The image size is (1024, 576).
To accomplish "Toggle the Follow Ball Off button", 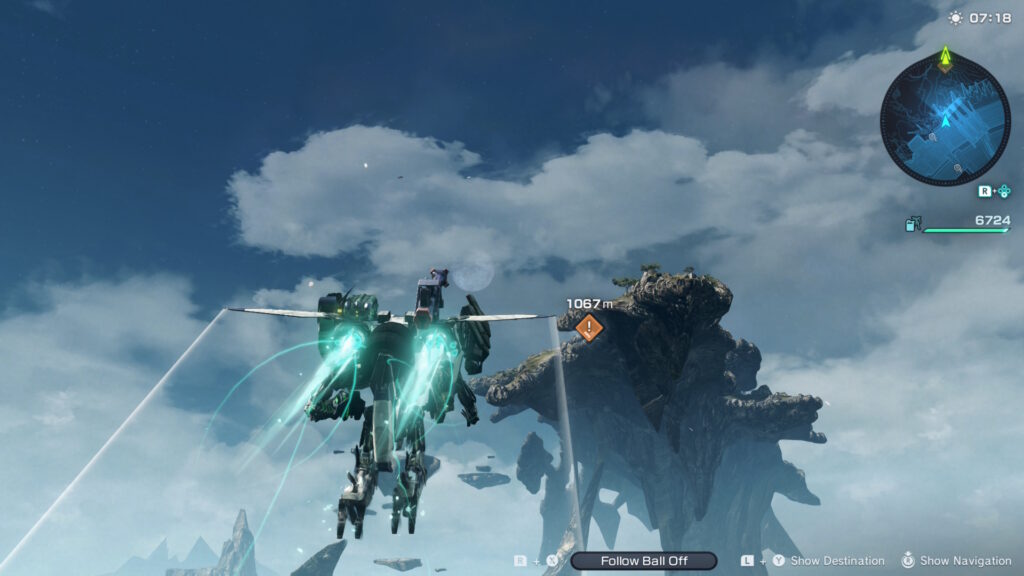I will pyautogui.click(x=643, y=561).
